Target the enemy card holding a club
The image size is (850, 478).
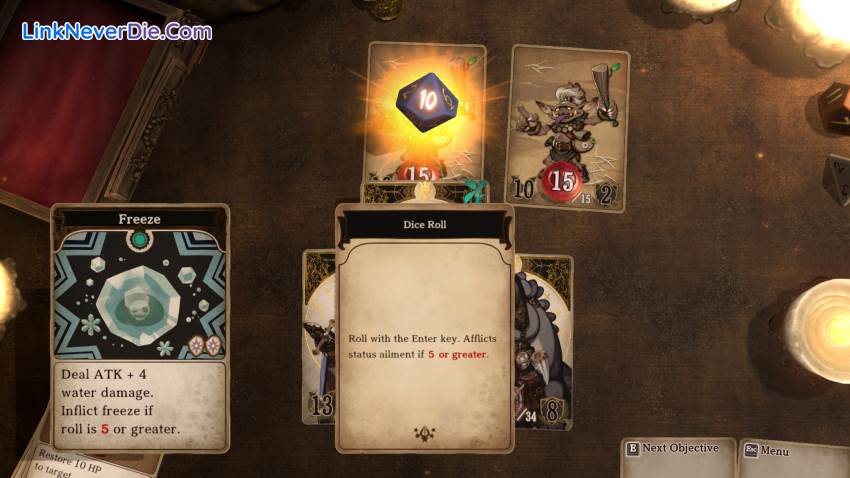click(x=568, y=128)
